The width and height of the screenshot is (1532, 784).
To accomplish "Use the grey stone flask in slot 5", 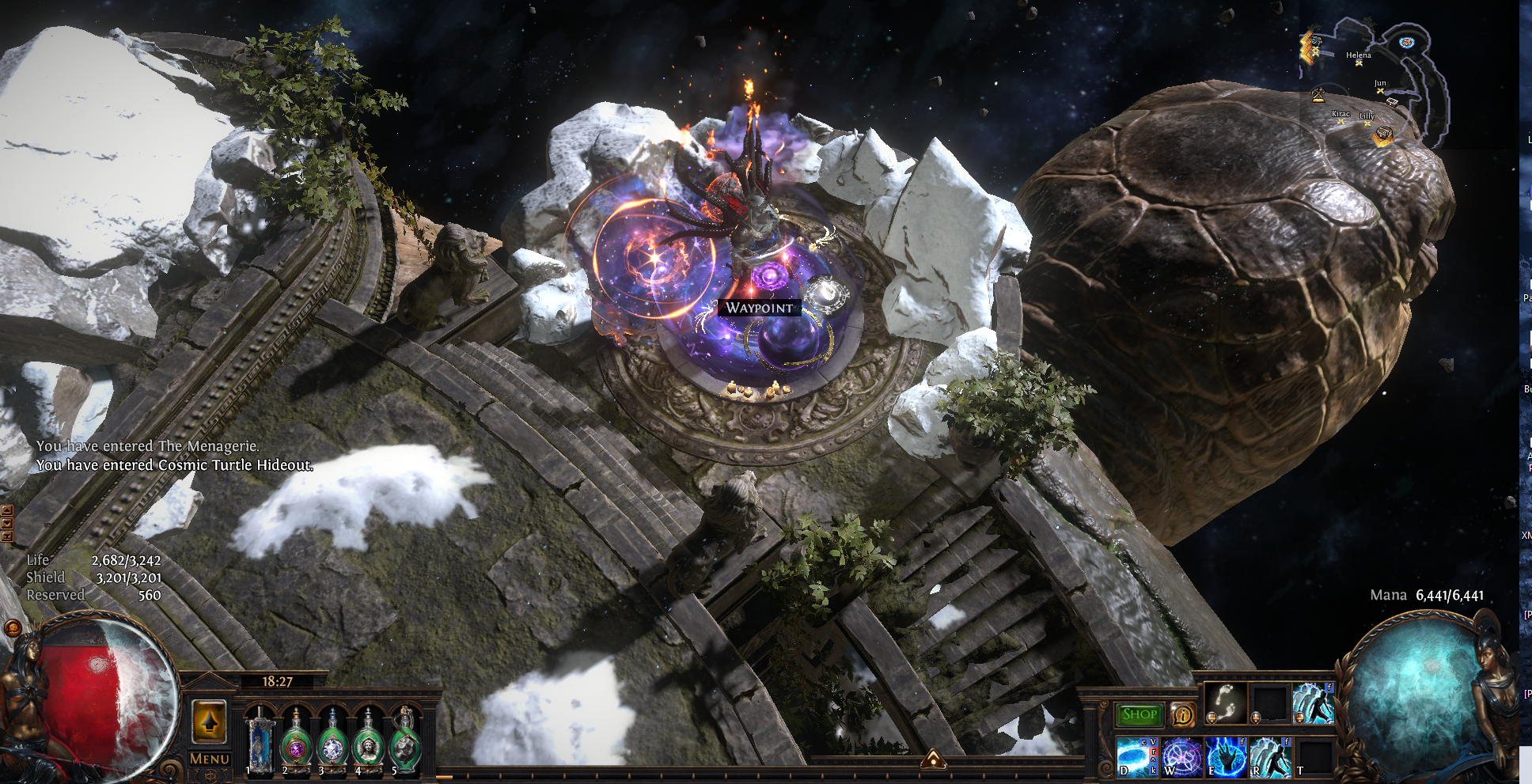I will tap(405, 744).
